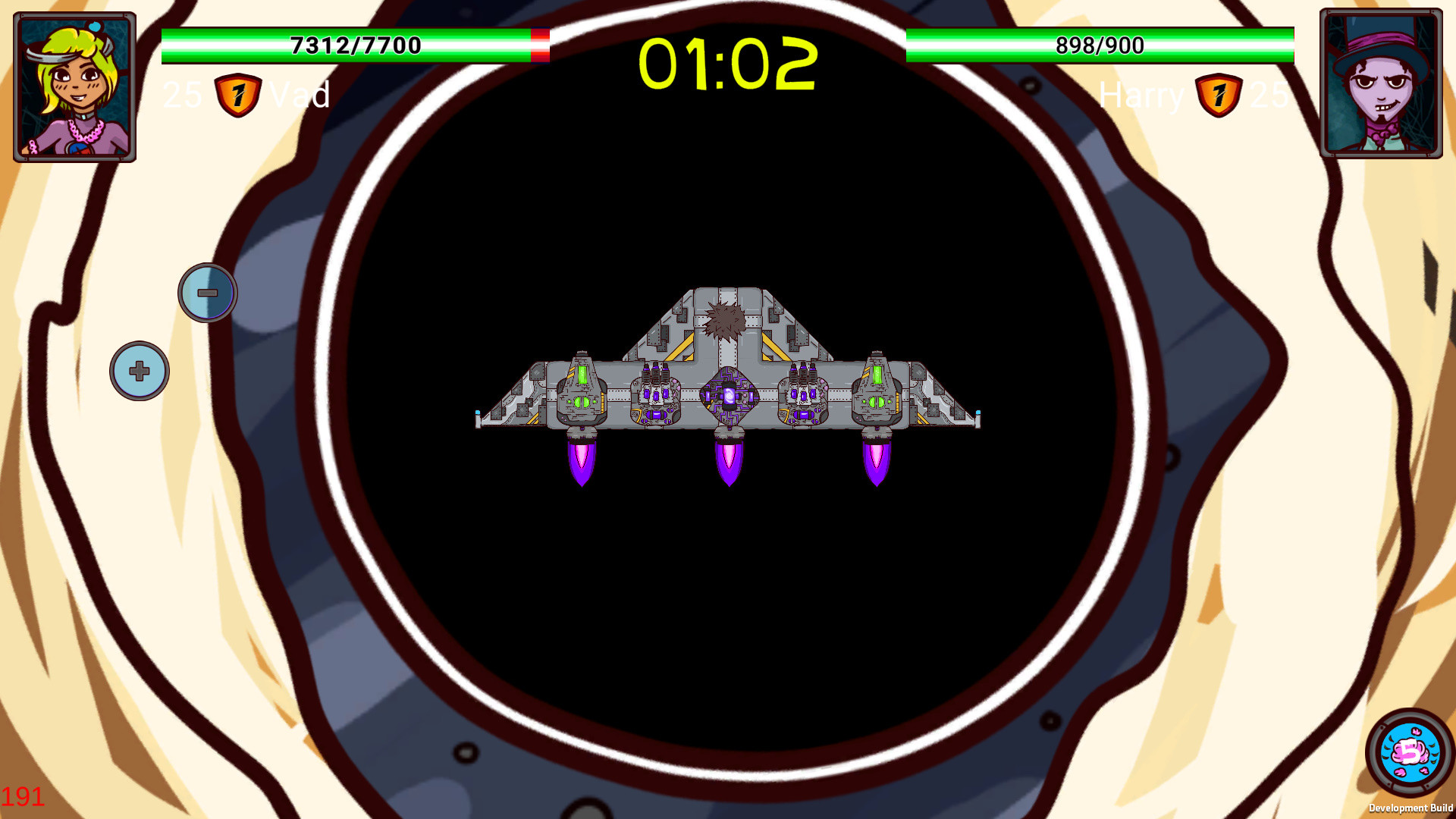Select the Vad player name label
This screenshot has width=1456, height=819.
pyautogui.click(x=303, y=96)
